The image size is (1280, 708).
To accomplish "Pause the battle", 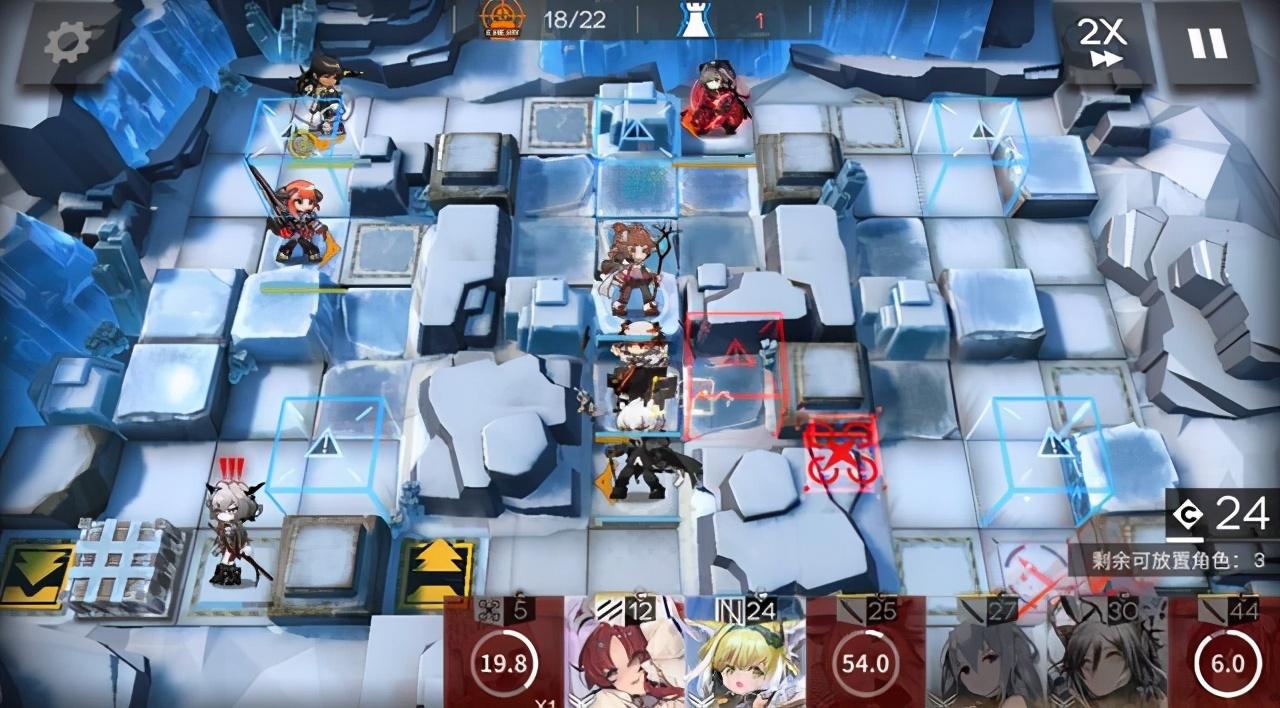I will (1207, 42).
